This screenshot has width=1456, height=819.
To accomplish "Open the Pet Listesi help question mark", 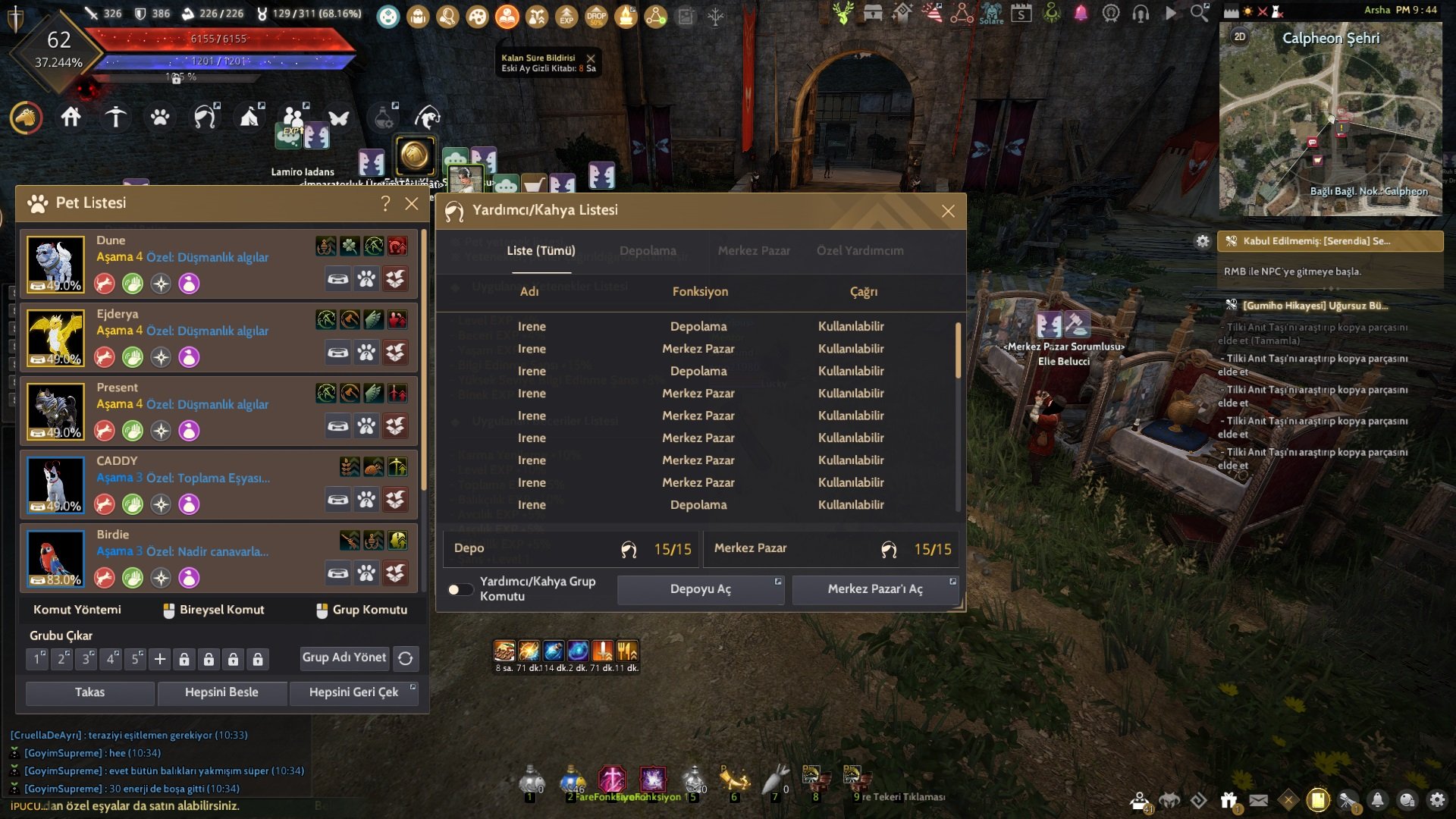I will (385, 203).
